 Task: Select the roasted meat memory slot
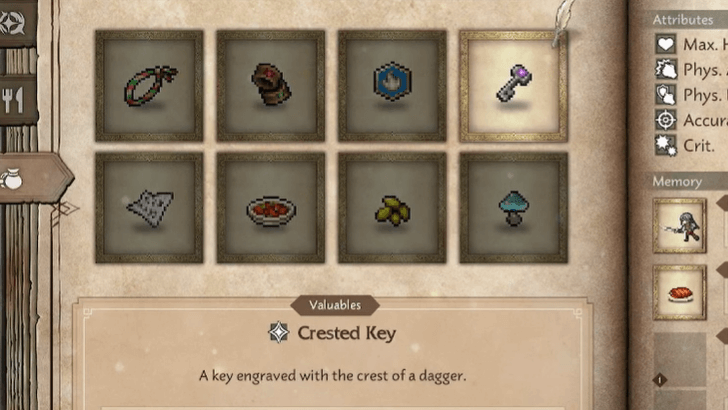tap(680, 292)
